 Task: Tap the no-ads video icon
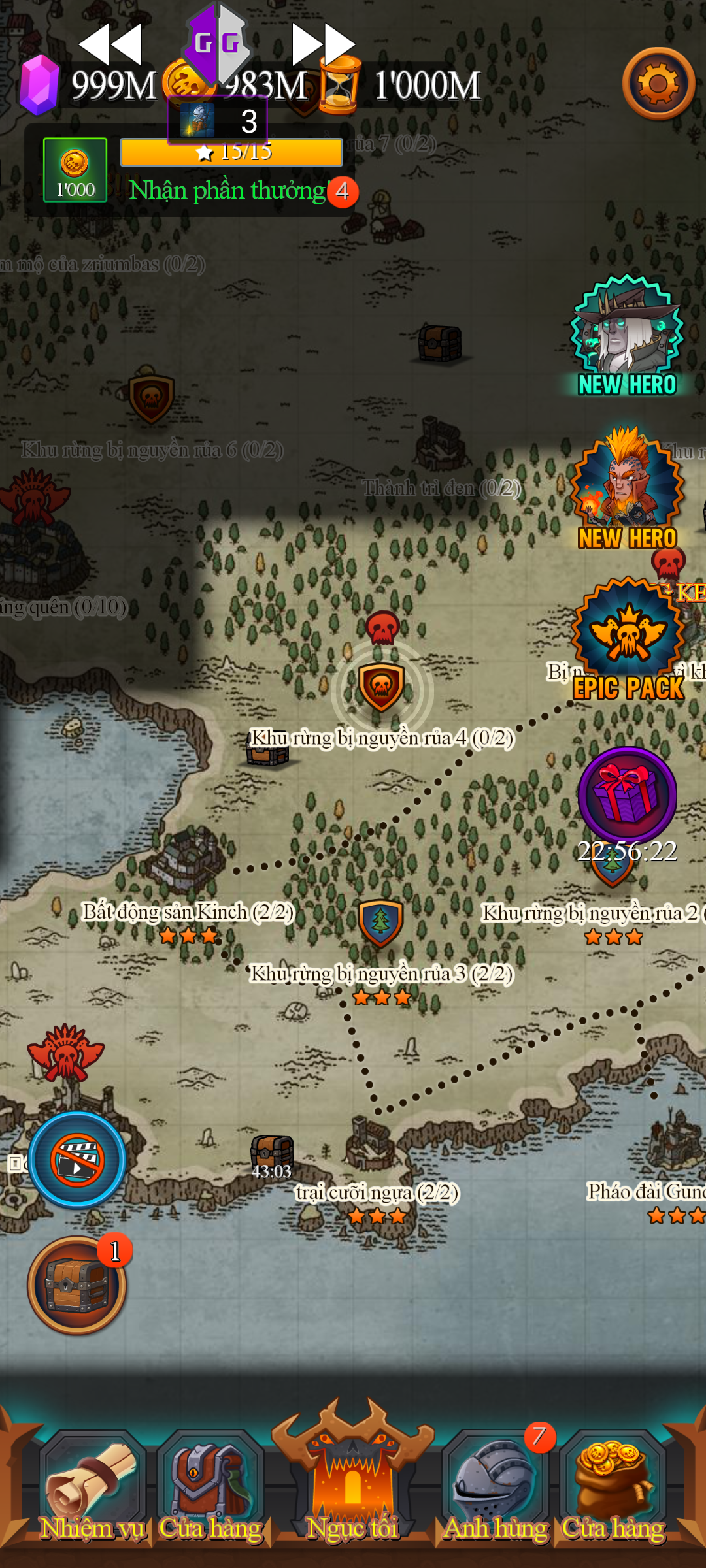pyautogui.click(x=77, y=1160)
